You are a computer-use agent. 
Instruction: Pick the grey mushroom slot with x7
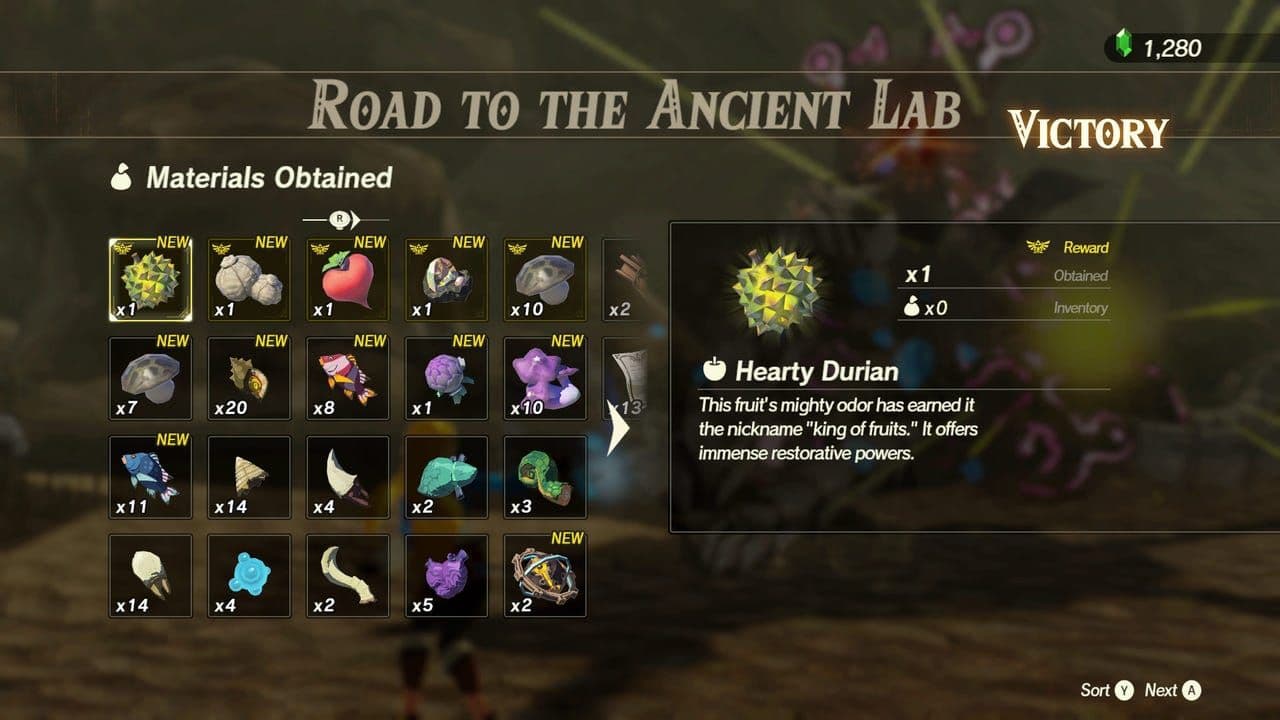pos(150,378)
